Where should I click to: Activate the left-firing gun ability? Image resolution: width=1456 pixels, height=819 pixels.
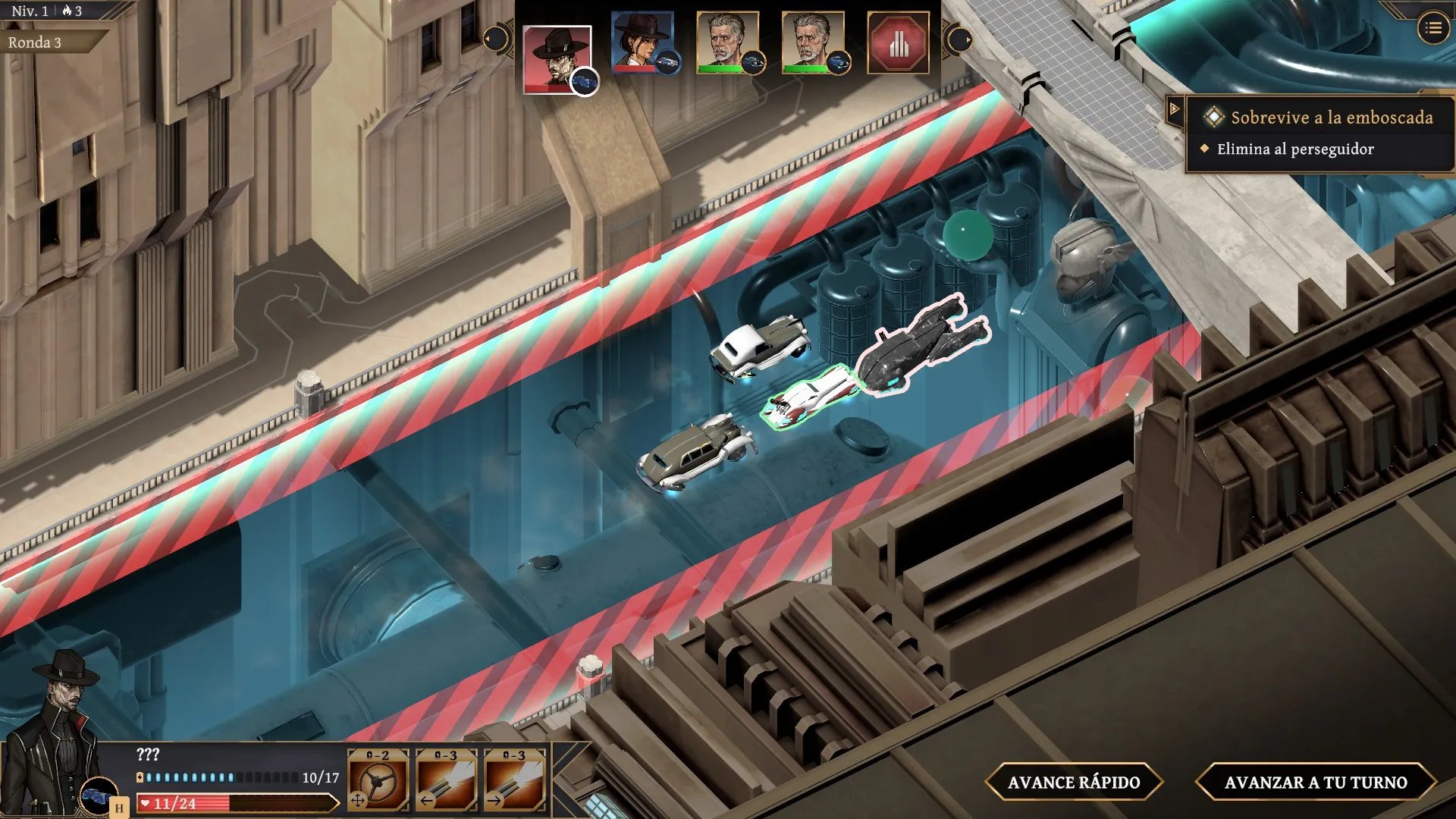click(446, 779)
